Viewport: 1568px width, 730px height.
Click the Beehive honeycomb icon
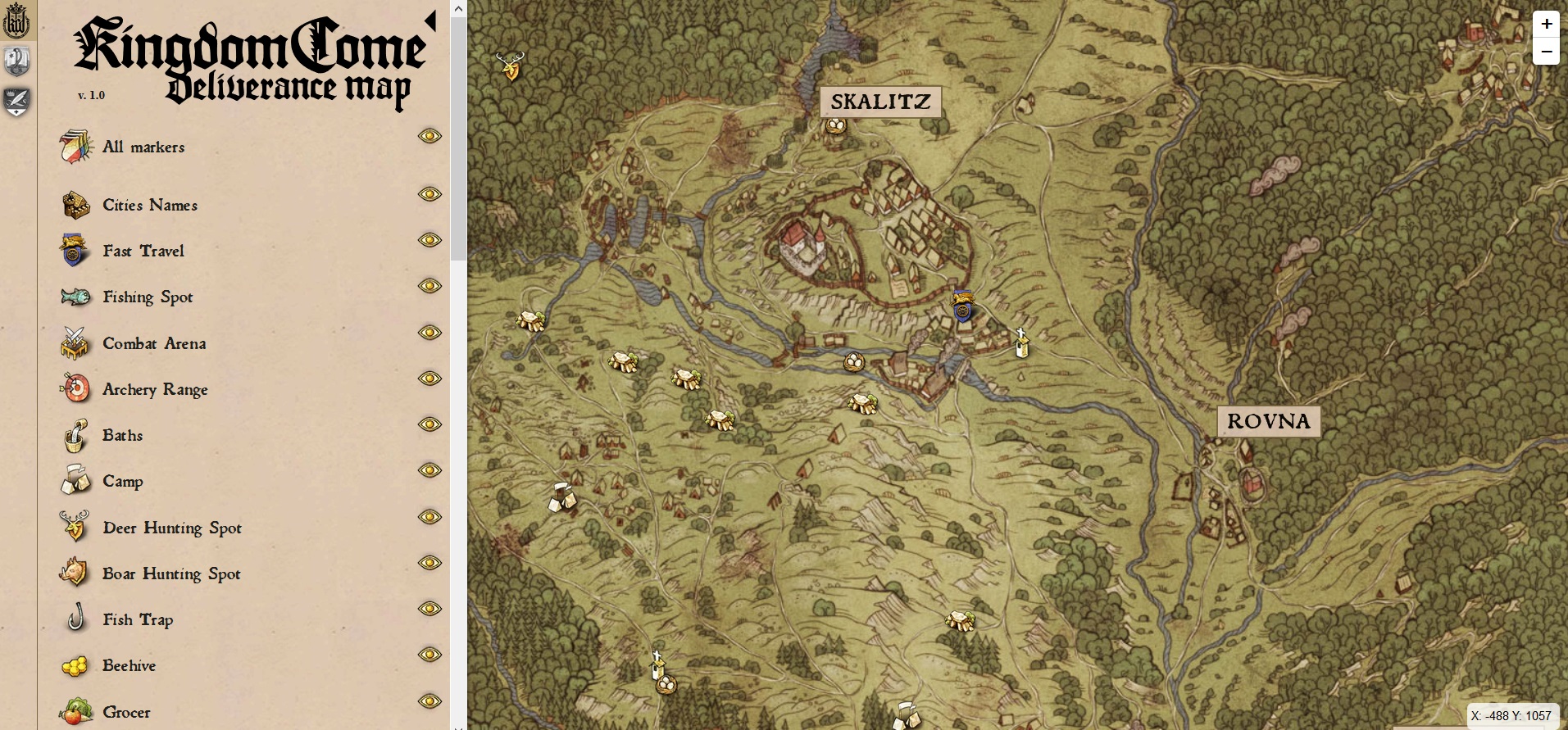[x=75, y=665]
